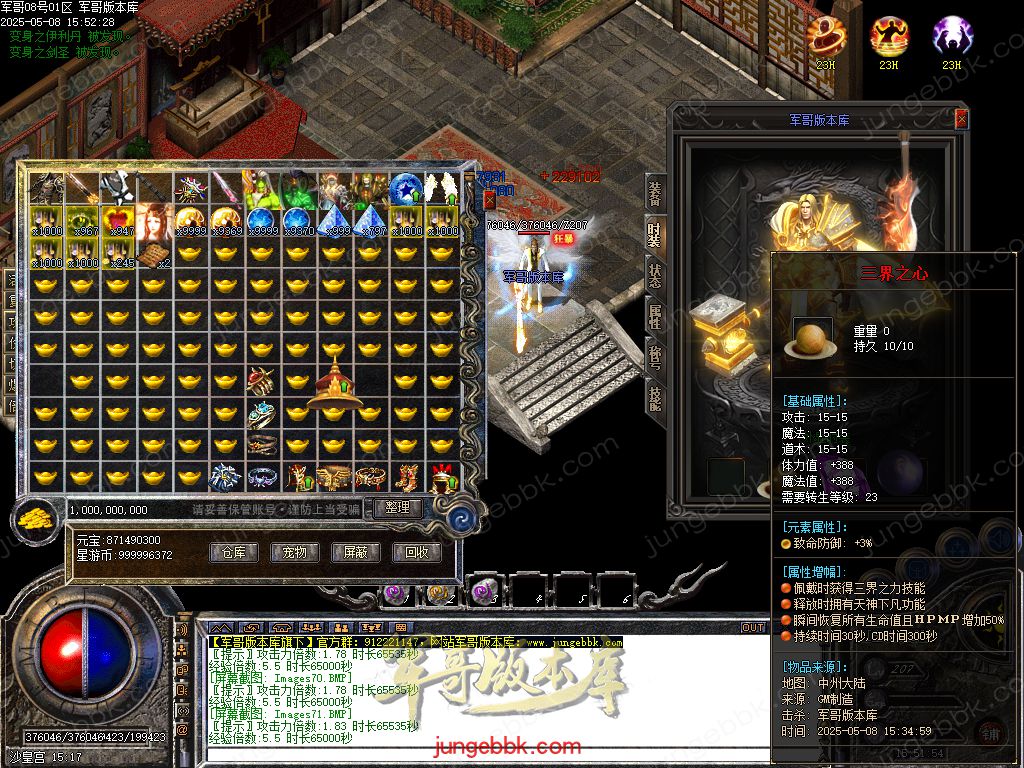Click the 回收 recycle button
Screen dimensions: 1024x768
pyautogui.click(x=416, y=552)
